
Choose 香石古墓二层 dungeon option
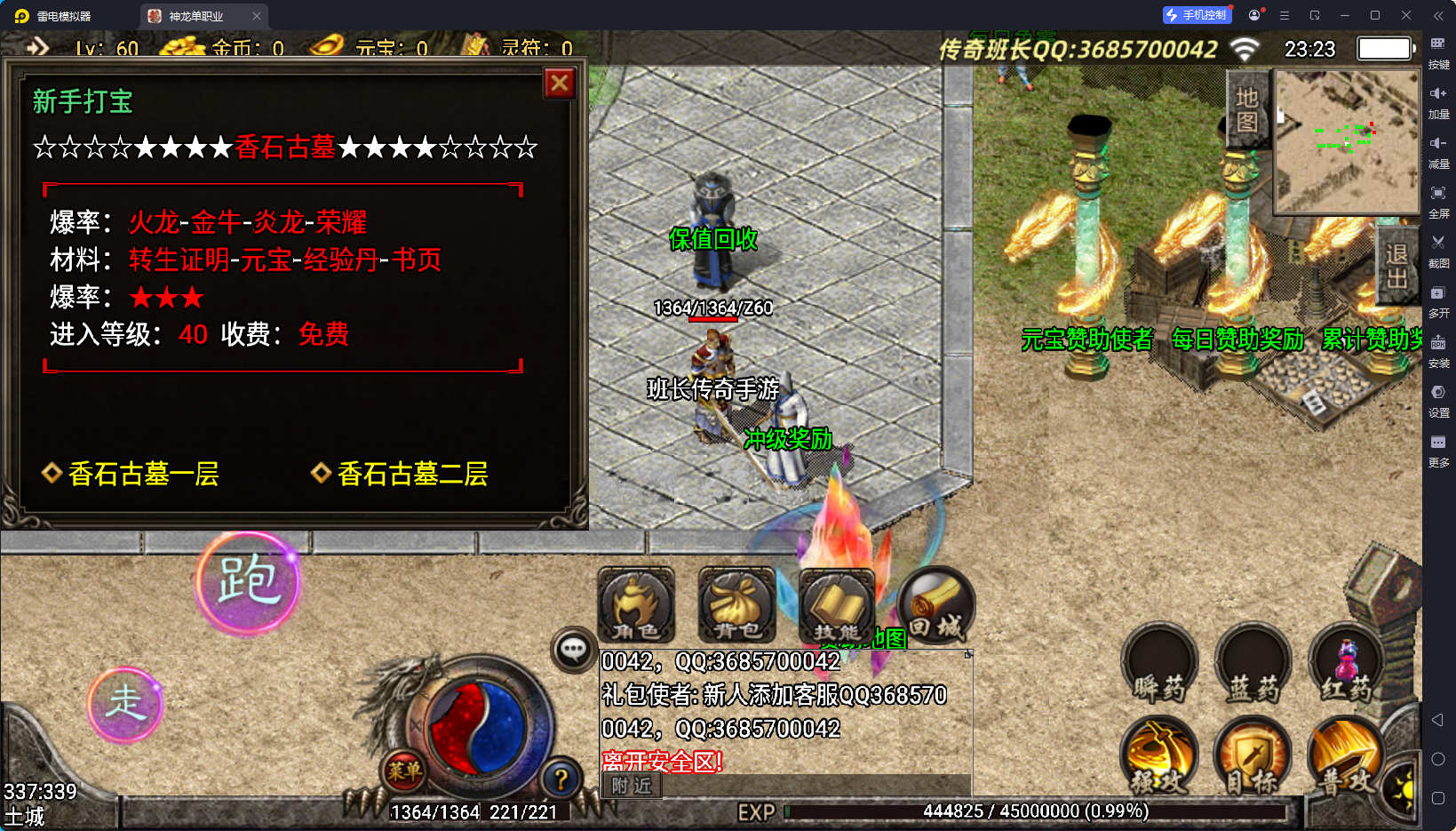coord(411,474)
